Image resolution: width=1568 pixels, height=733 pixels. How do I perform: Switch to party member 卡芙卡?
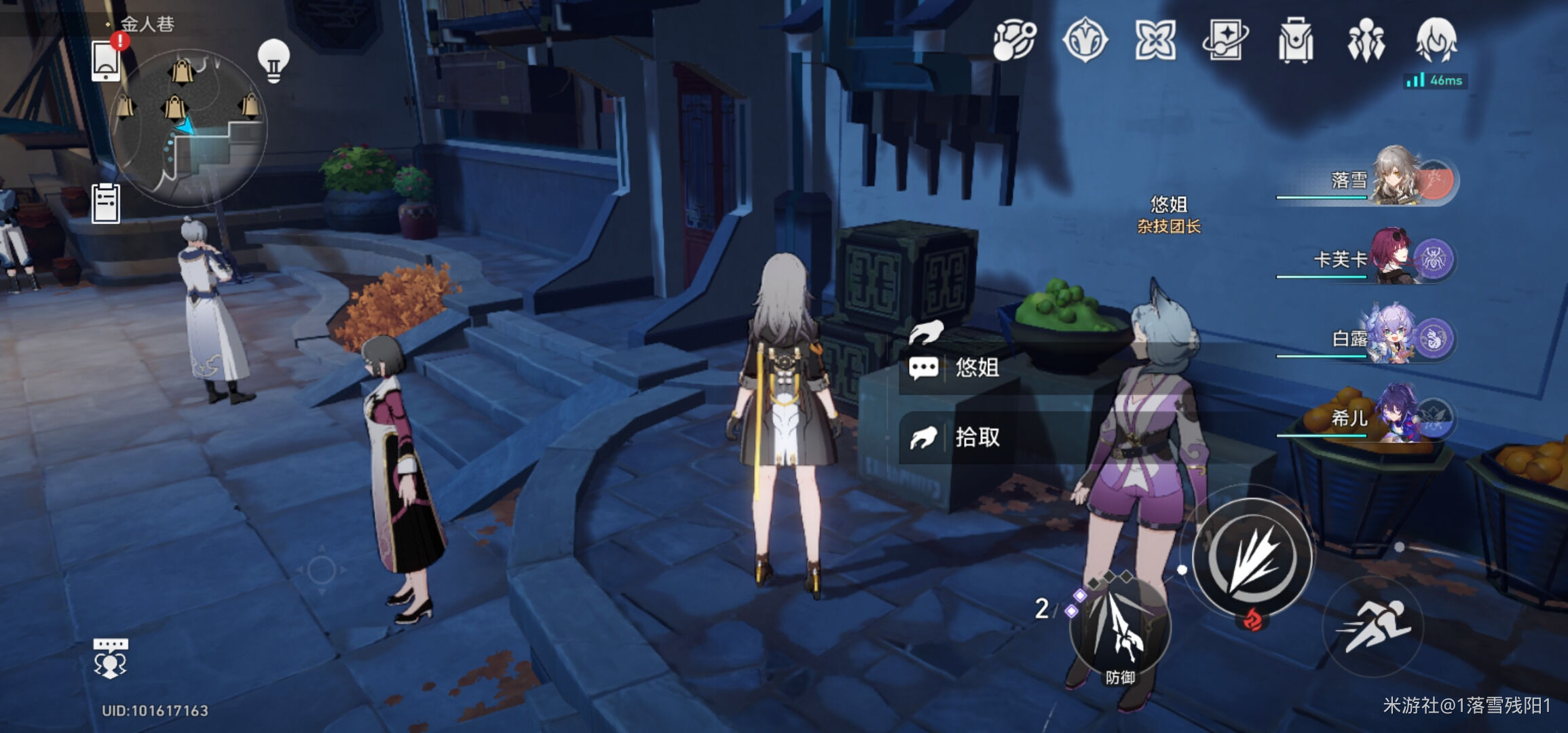[x=1392, y=258]
